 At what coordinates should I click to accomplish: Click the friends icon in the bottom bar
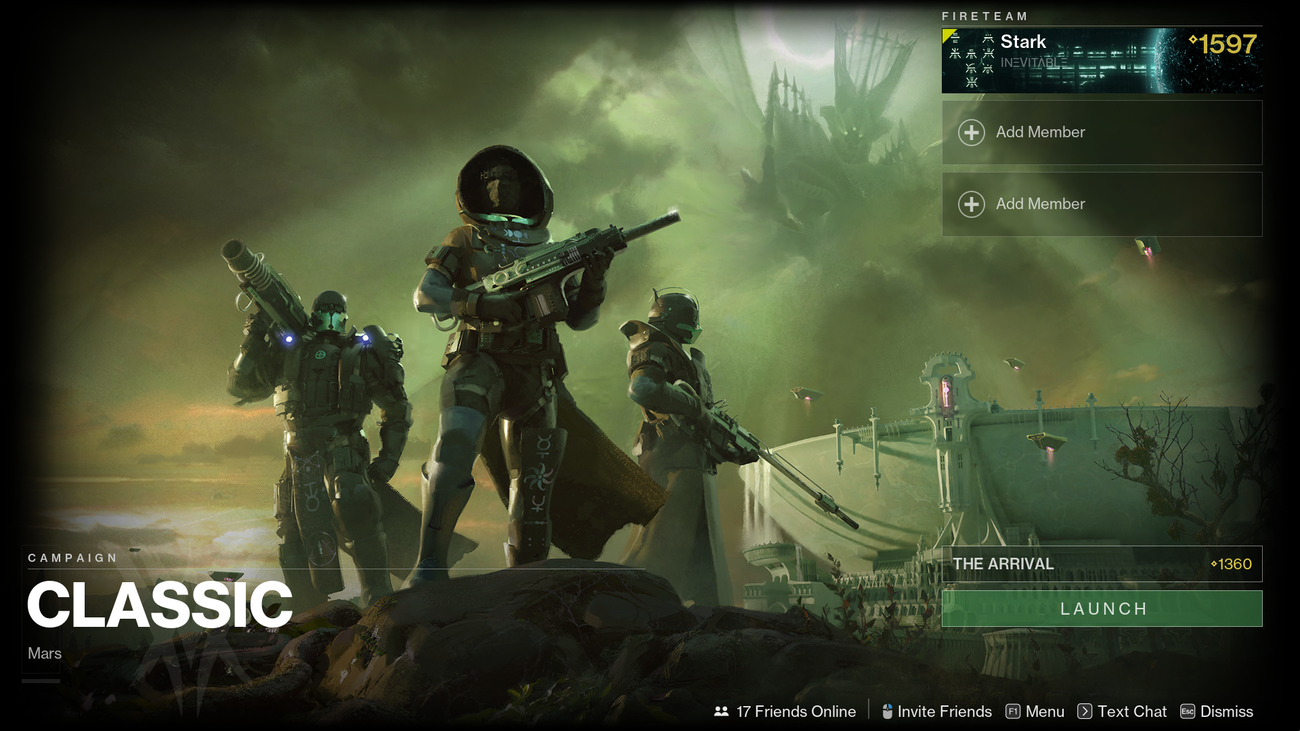click(x=721, y=711)
